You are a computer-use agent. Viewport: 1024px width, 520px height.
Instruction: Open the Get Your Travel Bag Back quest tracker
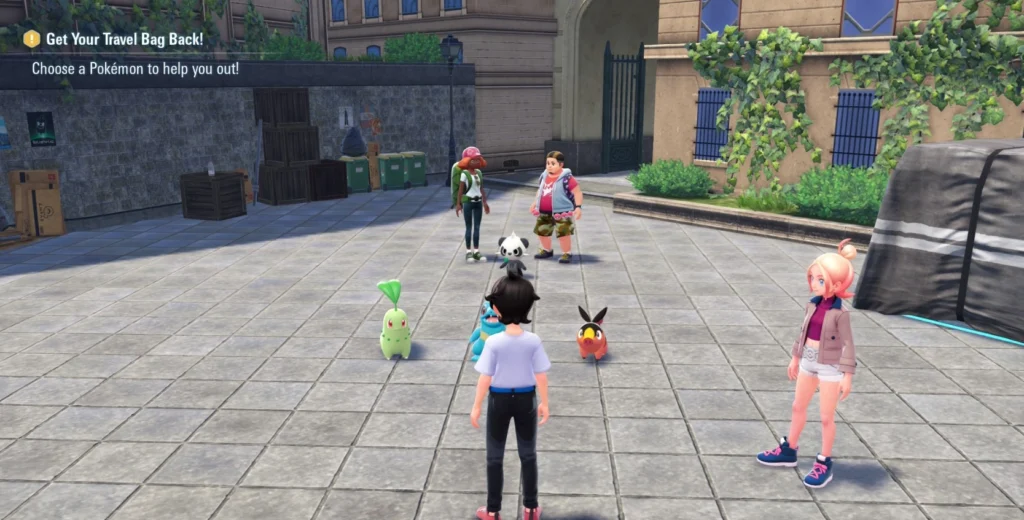click(124, 39)
